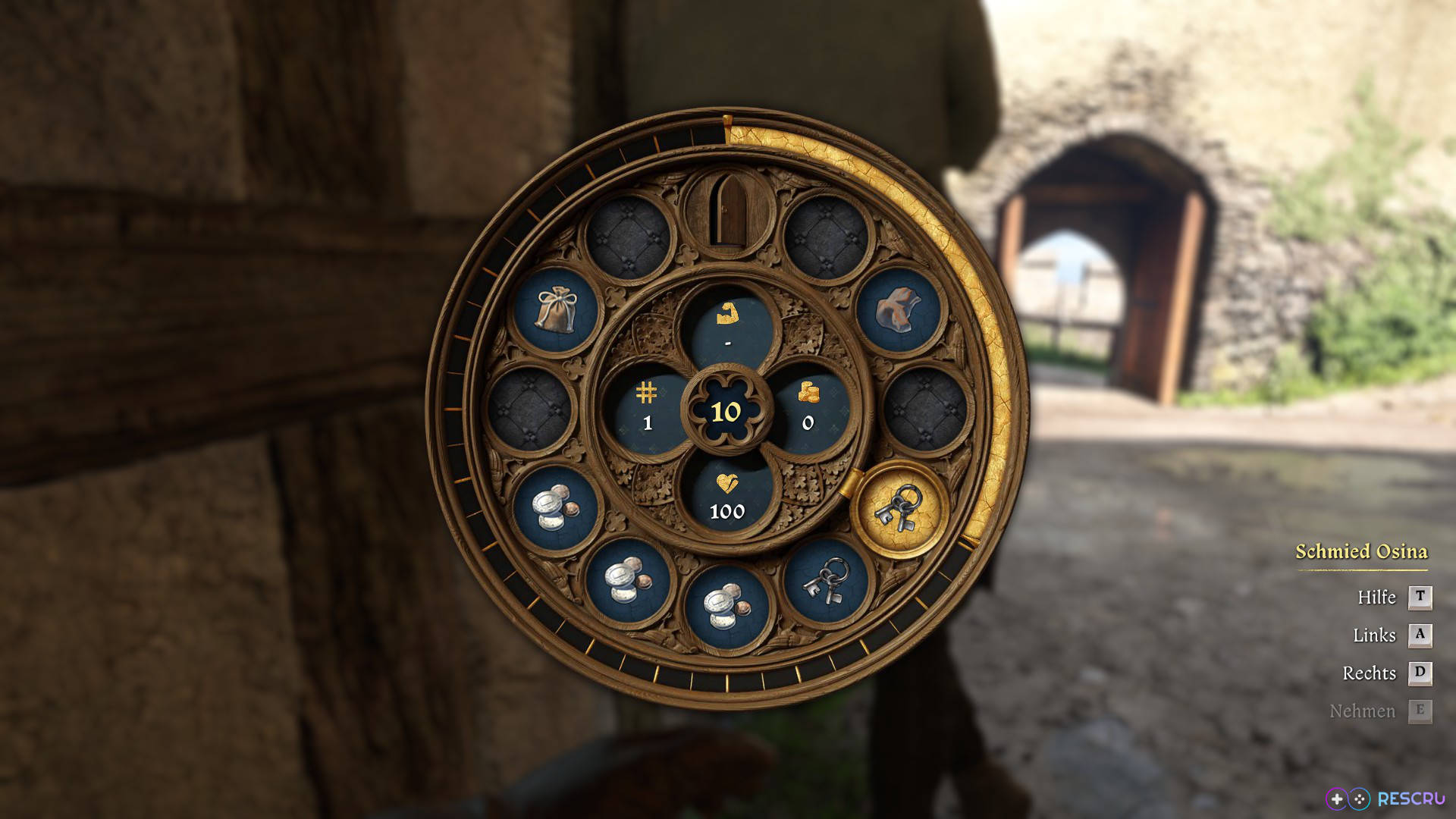Select the blue key ring slot
Viewport: 1456px width, 819px height.
826,582
